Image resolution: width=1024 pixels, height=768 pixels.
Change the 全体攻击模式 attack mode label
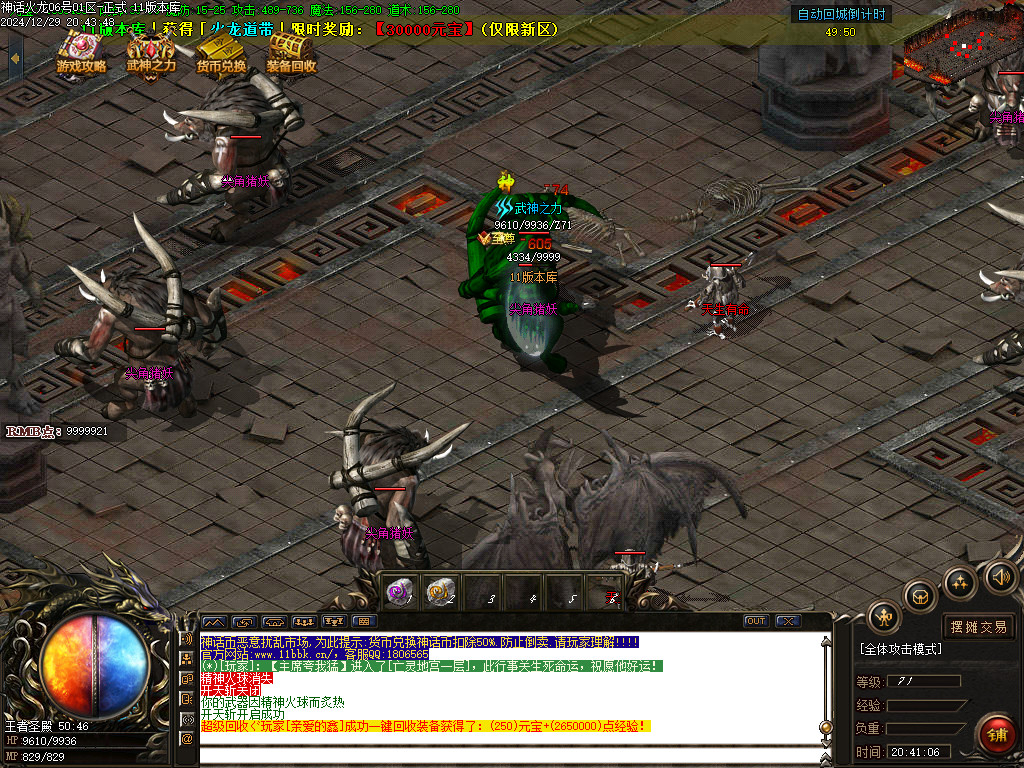(901, 649)
